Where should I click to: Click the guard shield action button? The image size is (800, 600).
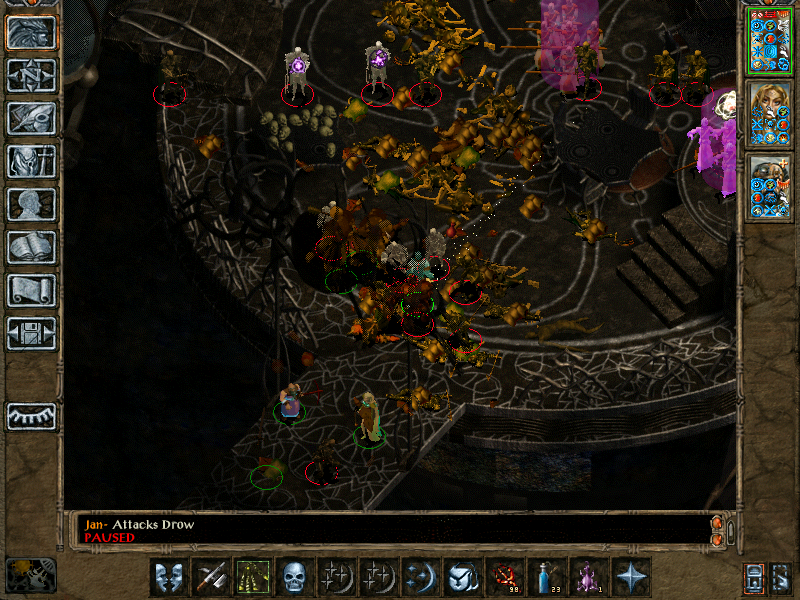pos(169,577)
